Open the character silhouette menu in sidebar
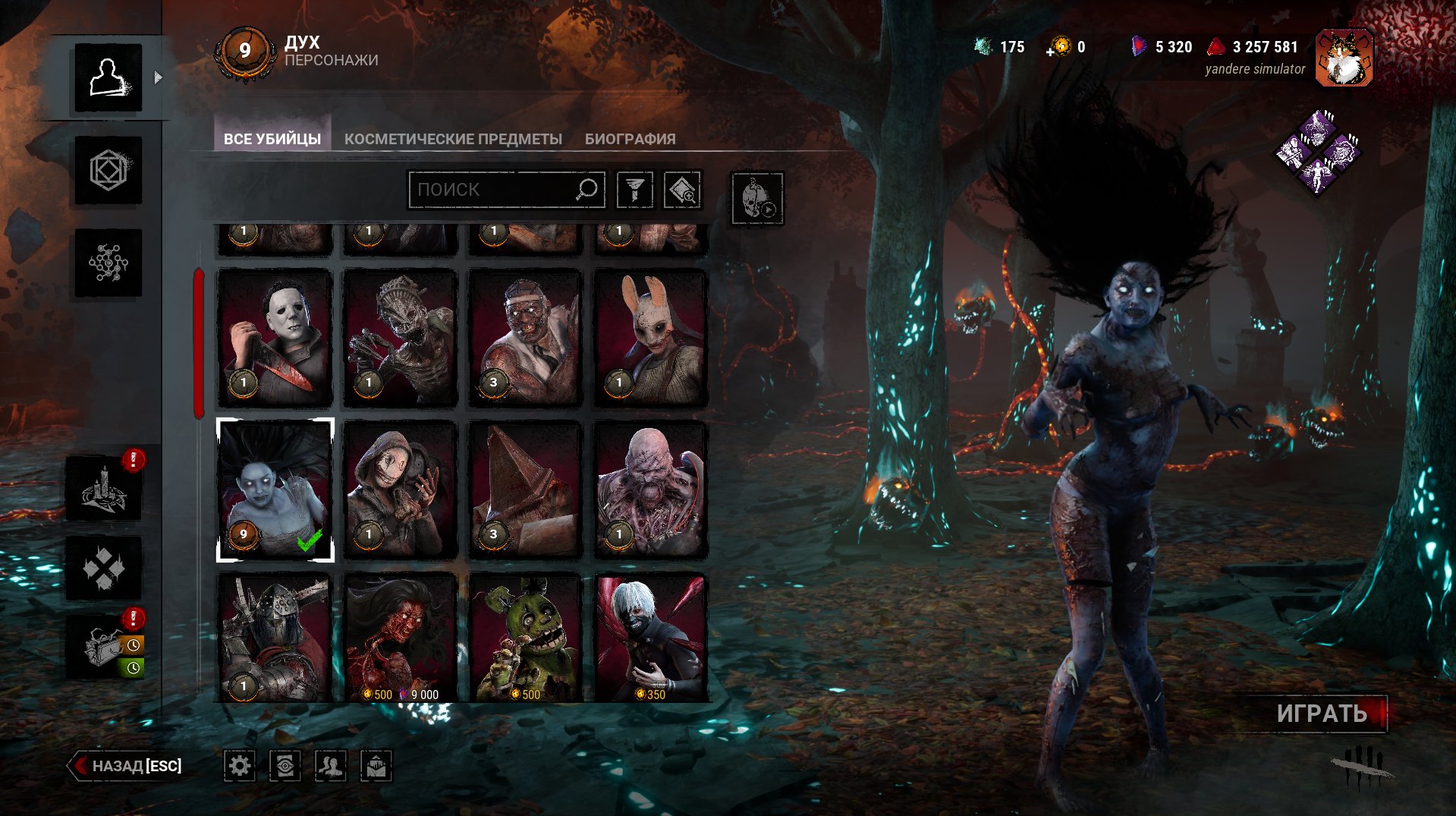This screenshot has height=816, width=1456. point(108,77)
